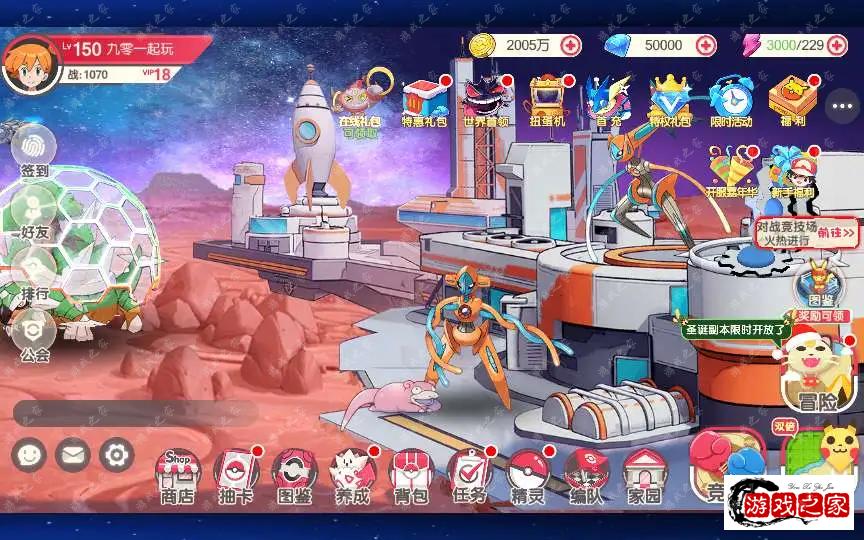Open the 养成 training menu
The height and width of the screenshot is (540, 864).
pyautogui.click(x=352, y=474)
